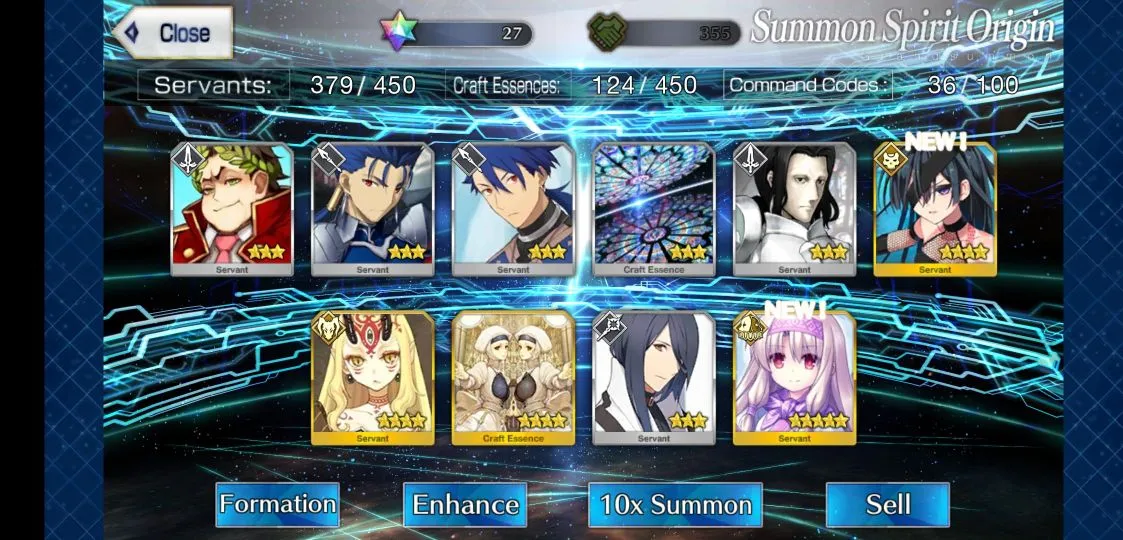This screenshot has width=1123, height=540.
Task: Perform another 10x Summon
Action: click(675, 504)
